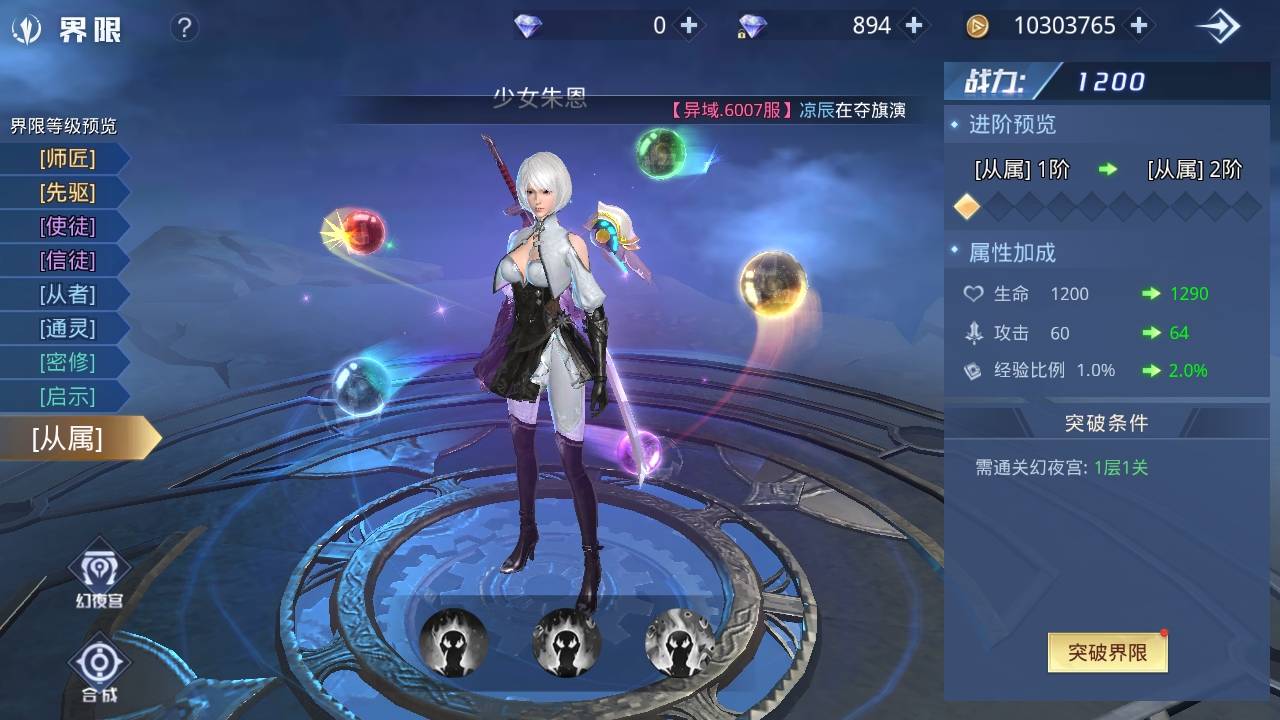
Task: Click the 突破界限 breakthrough button
Action: [x=1107, y=653]
